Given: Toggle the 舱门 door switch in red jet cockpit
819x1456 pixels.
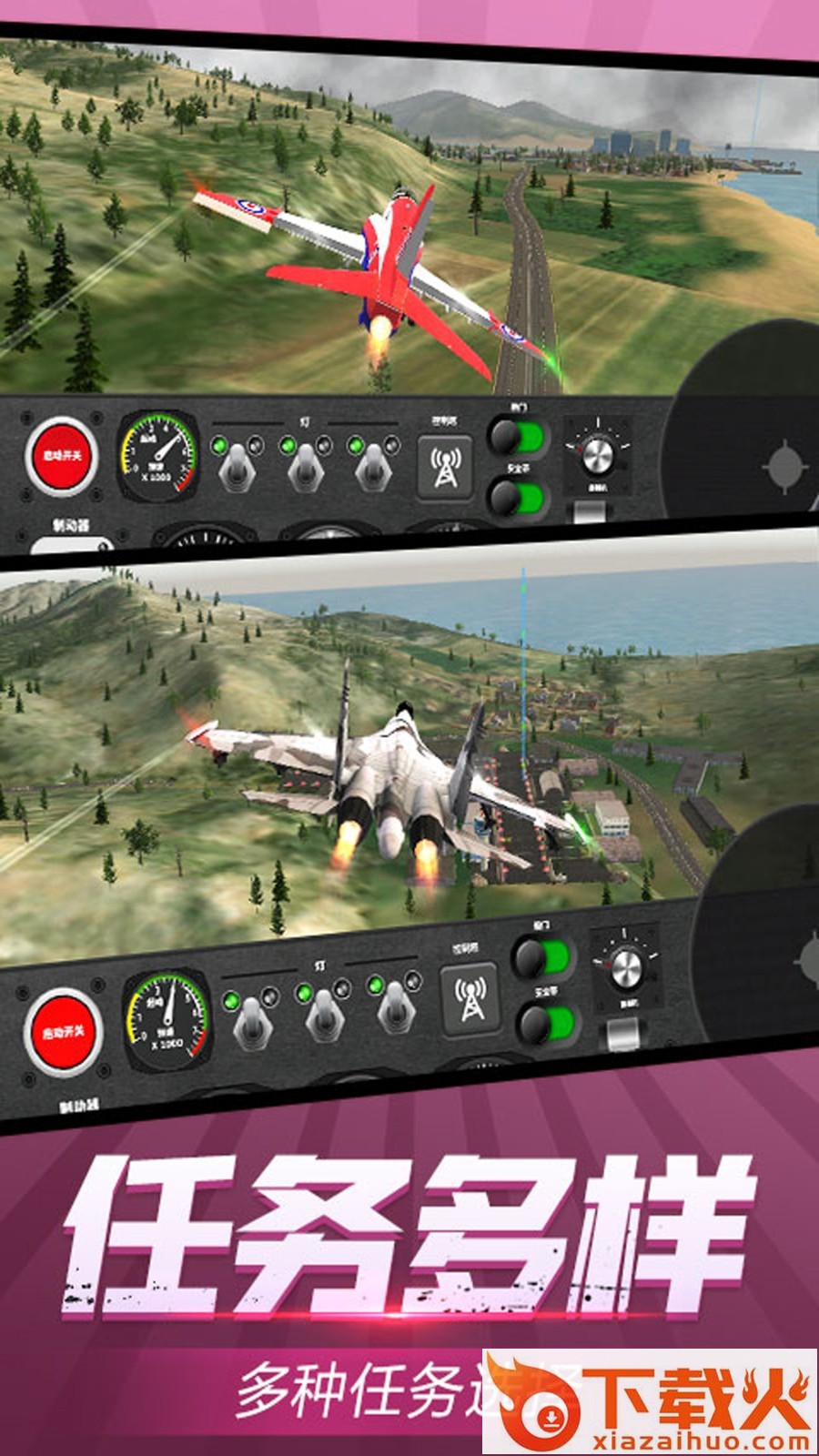Looking at the screenshot, I should pos(518,437).
